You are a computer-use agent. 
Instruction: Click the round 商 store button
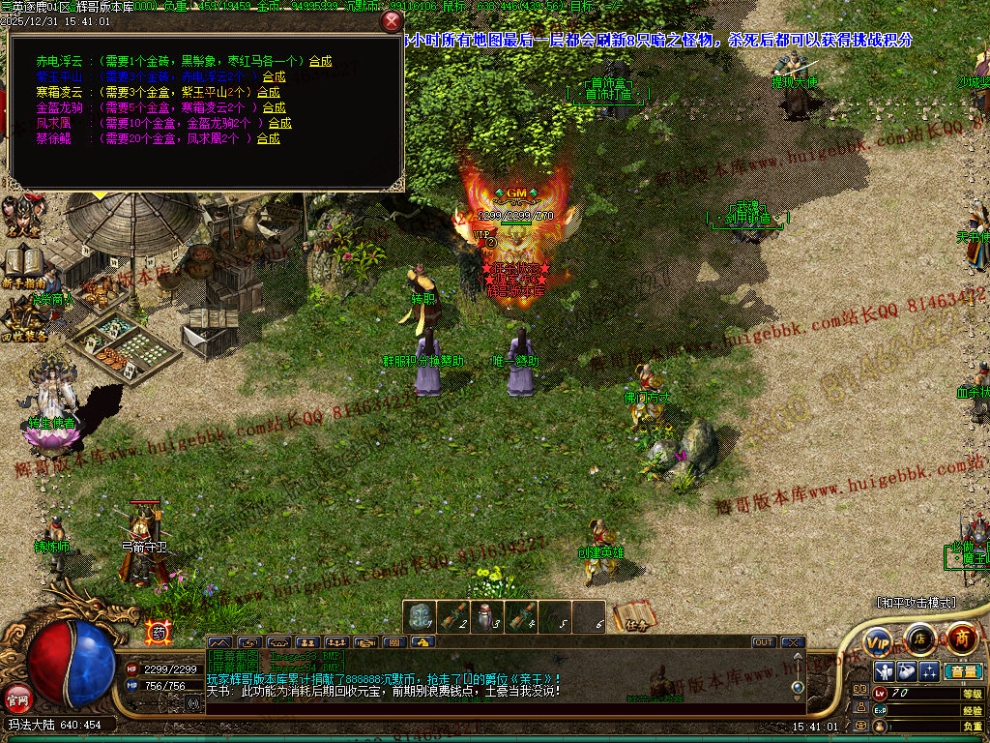(x=962, y=638)
